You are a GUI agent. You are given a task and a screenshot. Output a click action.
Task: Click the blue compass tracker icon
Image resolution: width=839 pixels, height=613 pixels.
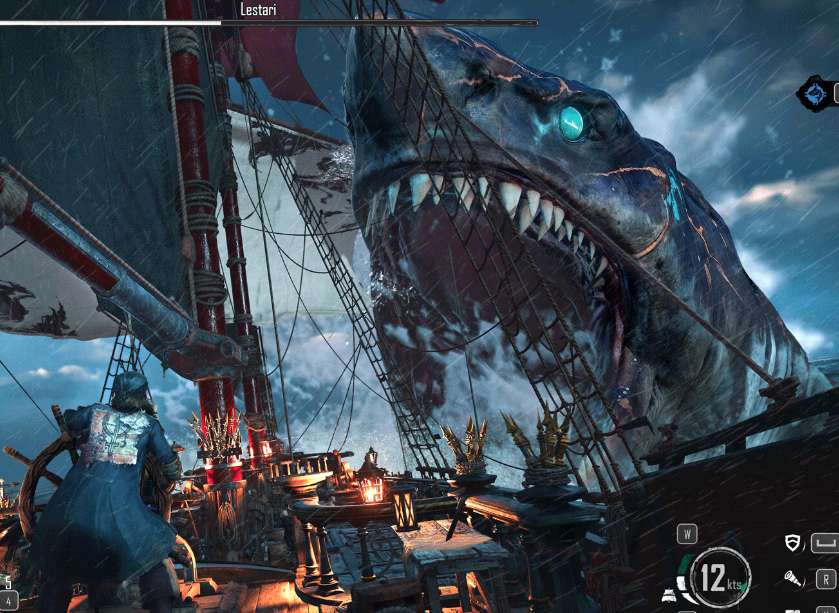click(x=817, y=95)
